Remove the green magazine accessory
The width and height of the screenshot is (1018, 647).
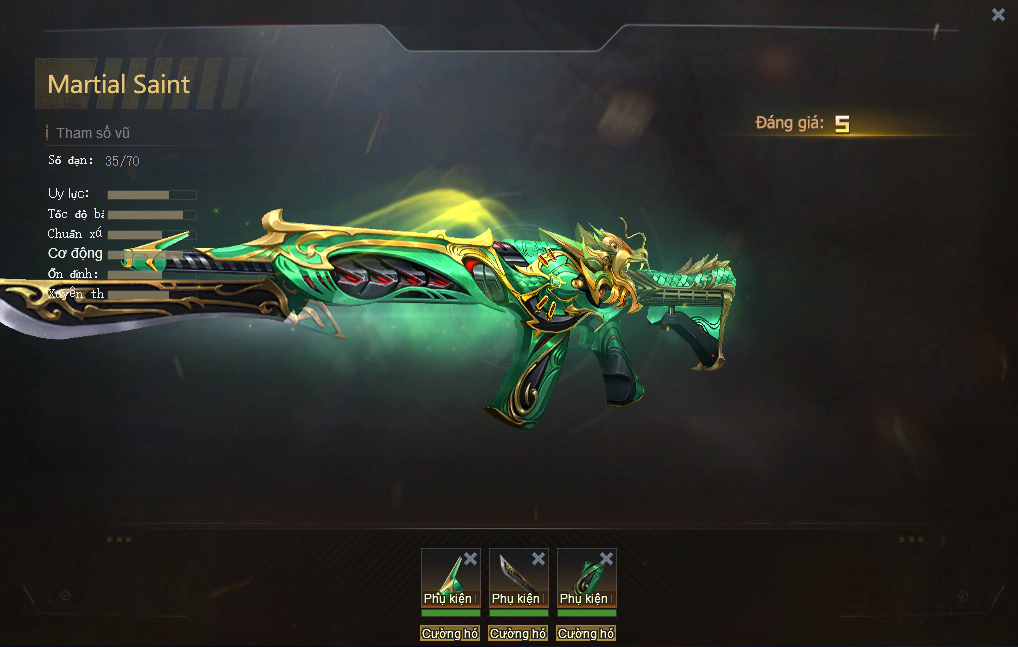coord(606,559)
